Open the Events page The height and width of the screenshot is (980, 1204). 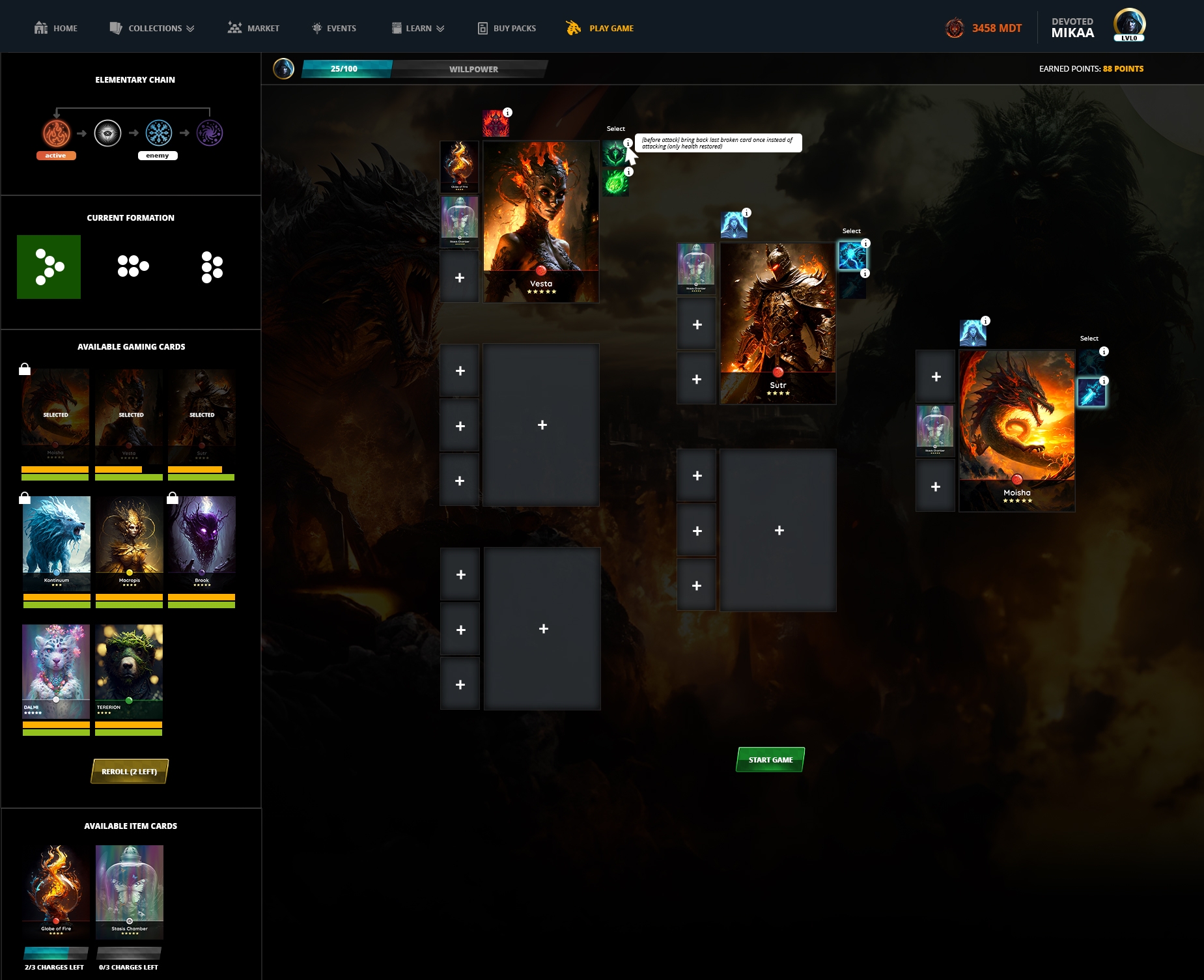(334, 28)
